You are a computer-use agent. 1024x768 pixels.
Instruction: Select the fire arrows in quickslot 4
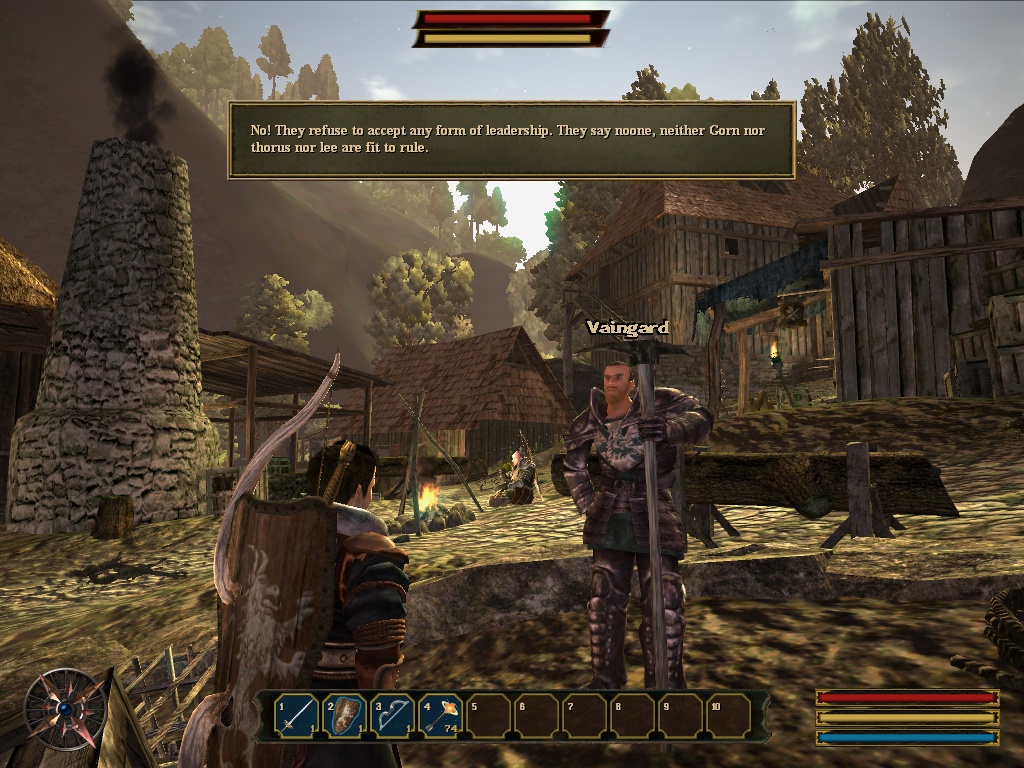point(441,716)
